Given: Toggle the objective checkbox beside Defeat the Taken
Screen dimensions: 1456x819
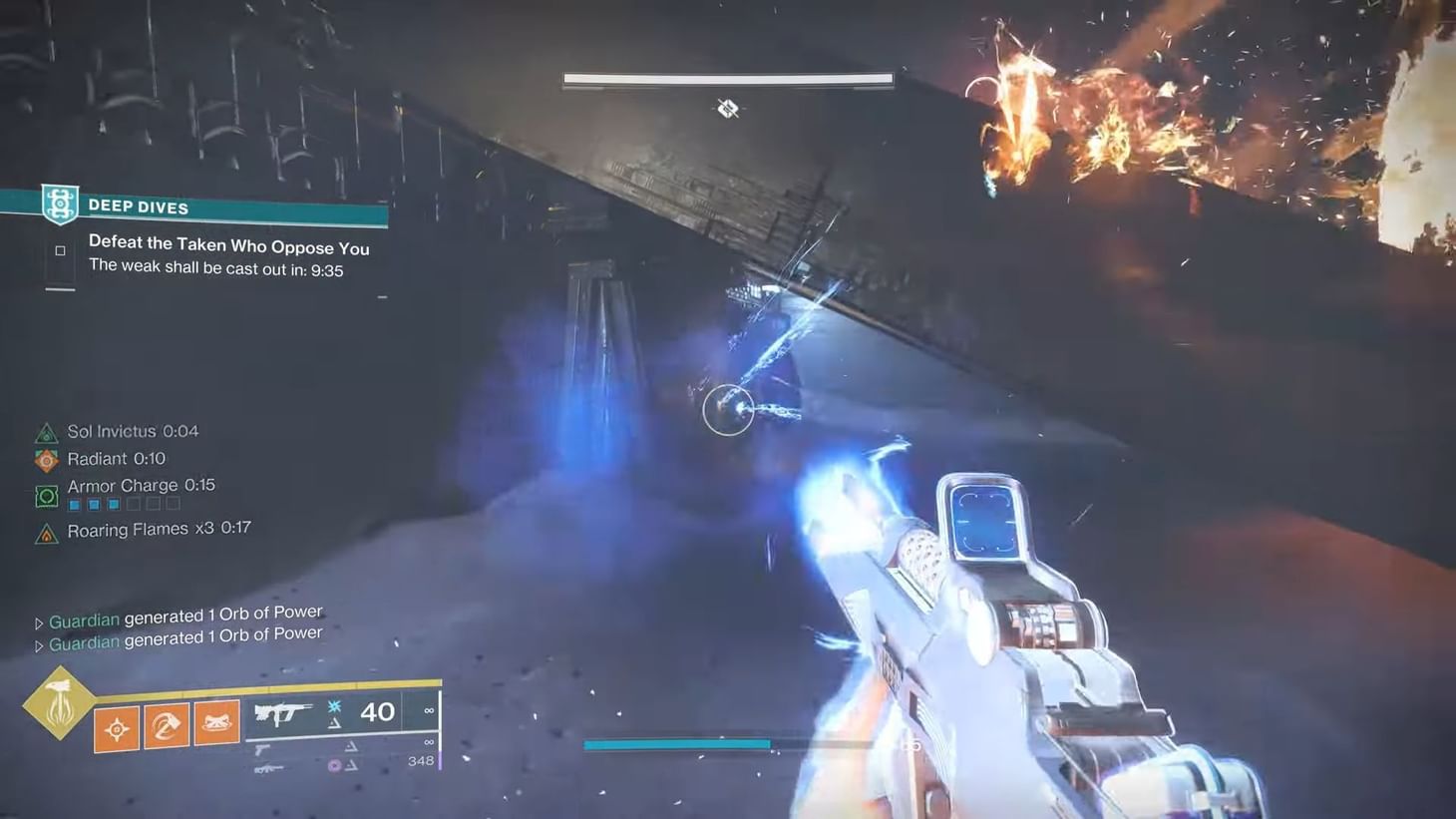Looking at the screenshot, I should [60, 250].
